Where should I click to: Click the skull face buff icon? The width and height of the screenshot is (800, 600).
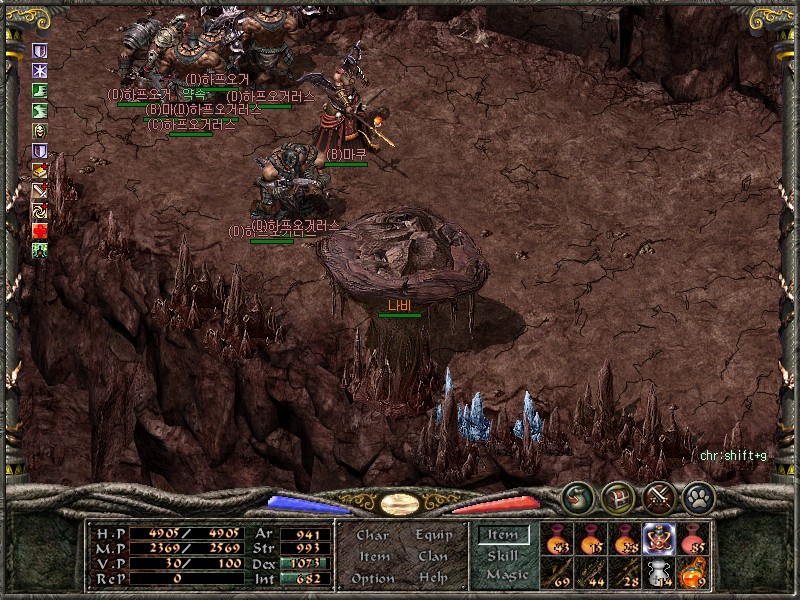pyautogui.click(x=40, y=130)
